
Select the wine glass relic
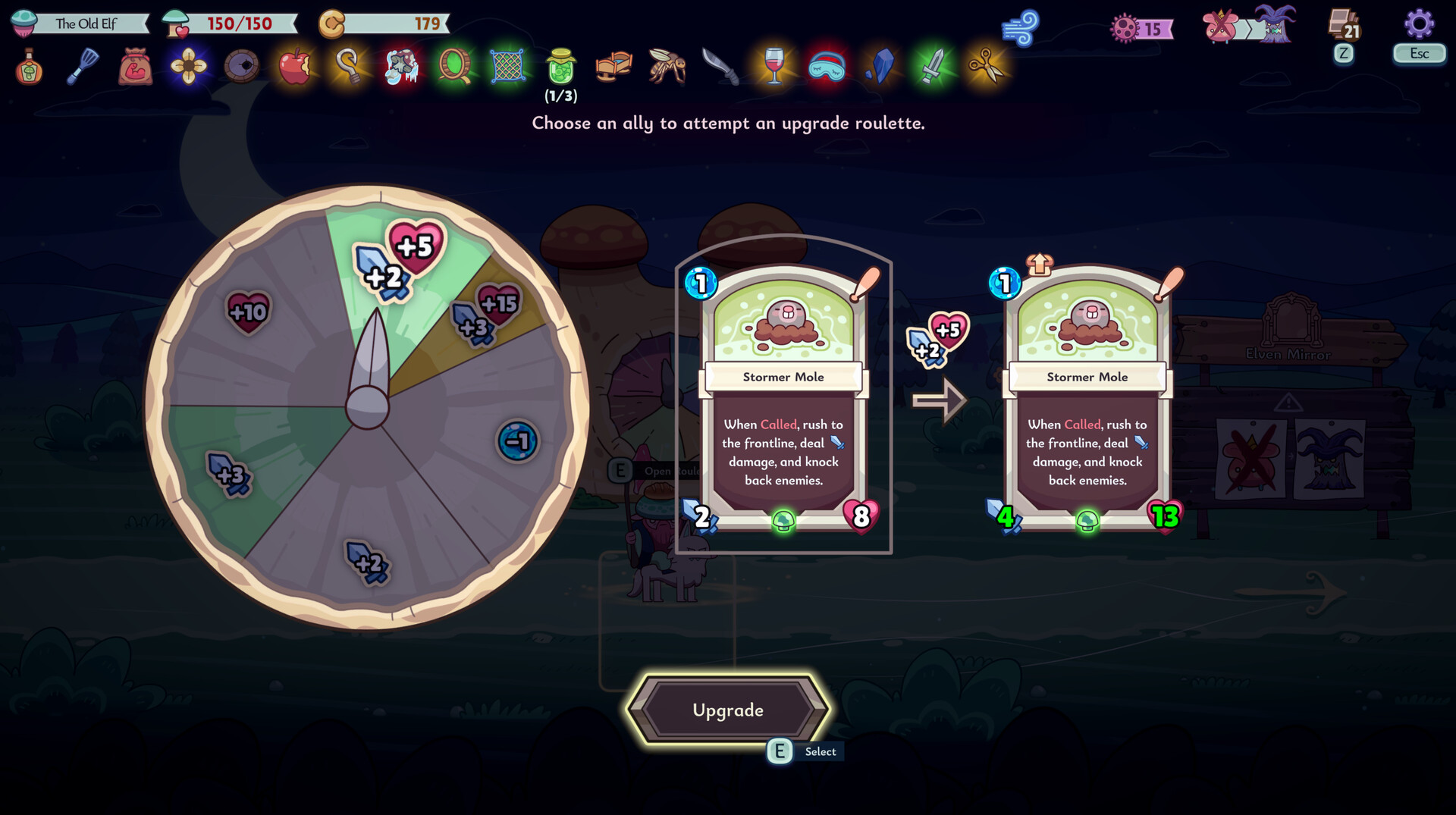[x=773, y=67]
